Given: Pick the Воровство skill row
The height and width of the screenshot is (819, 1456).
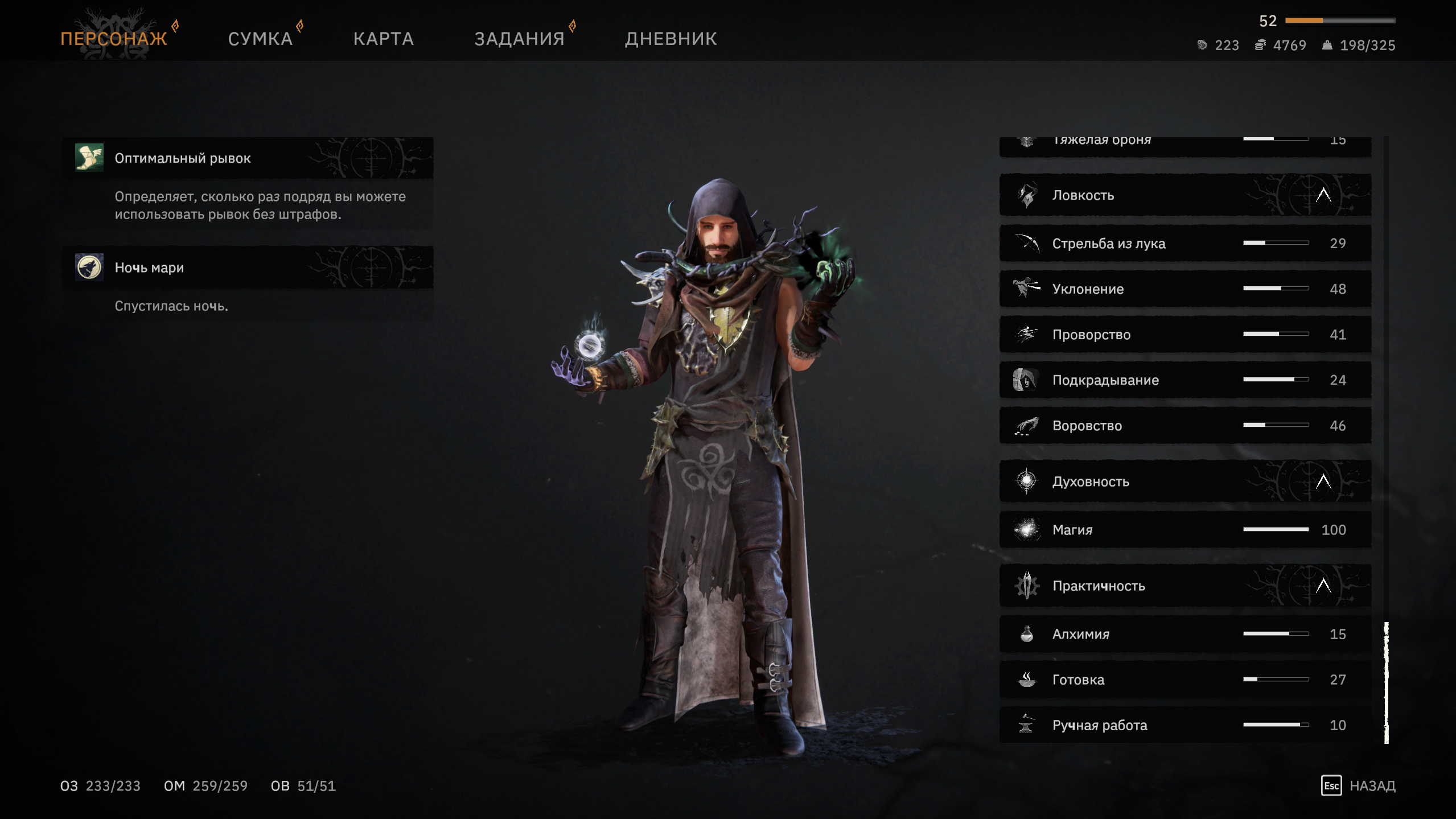Looking at the screenshot, I should tap(1184, 426).
